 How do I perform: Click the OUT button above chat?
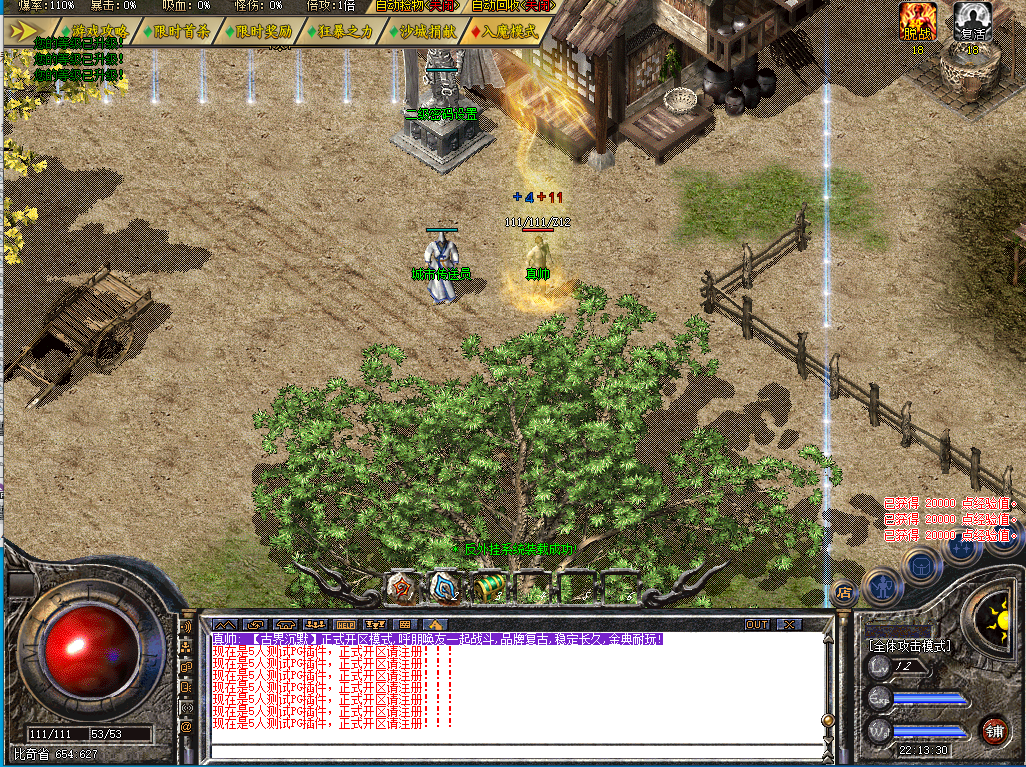tap(757, 624)
